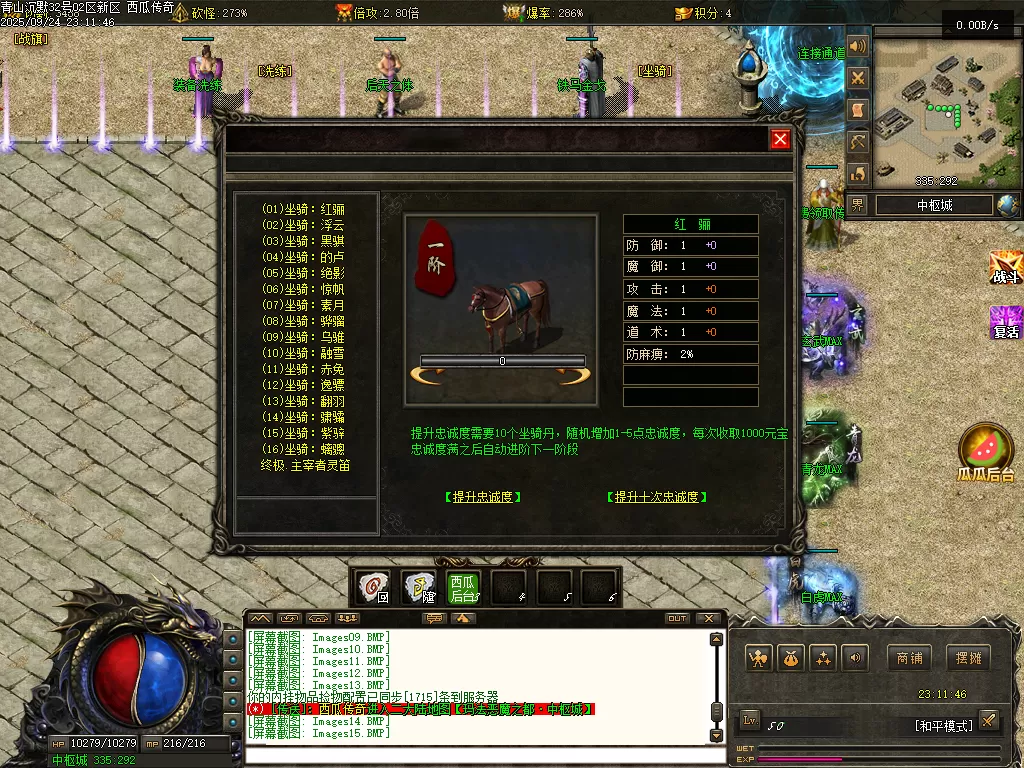
Task: Click the 战斗 battle icon
Action: pyautogui.click(x=1004, y=268)
